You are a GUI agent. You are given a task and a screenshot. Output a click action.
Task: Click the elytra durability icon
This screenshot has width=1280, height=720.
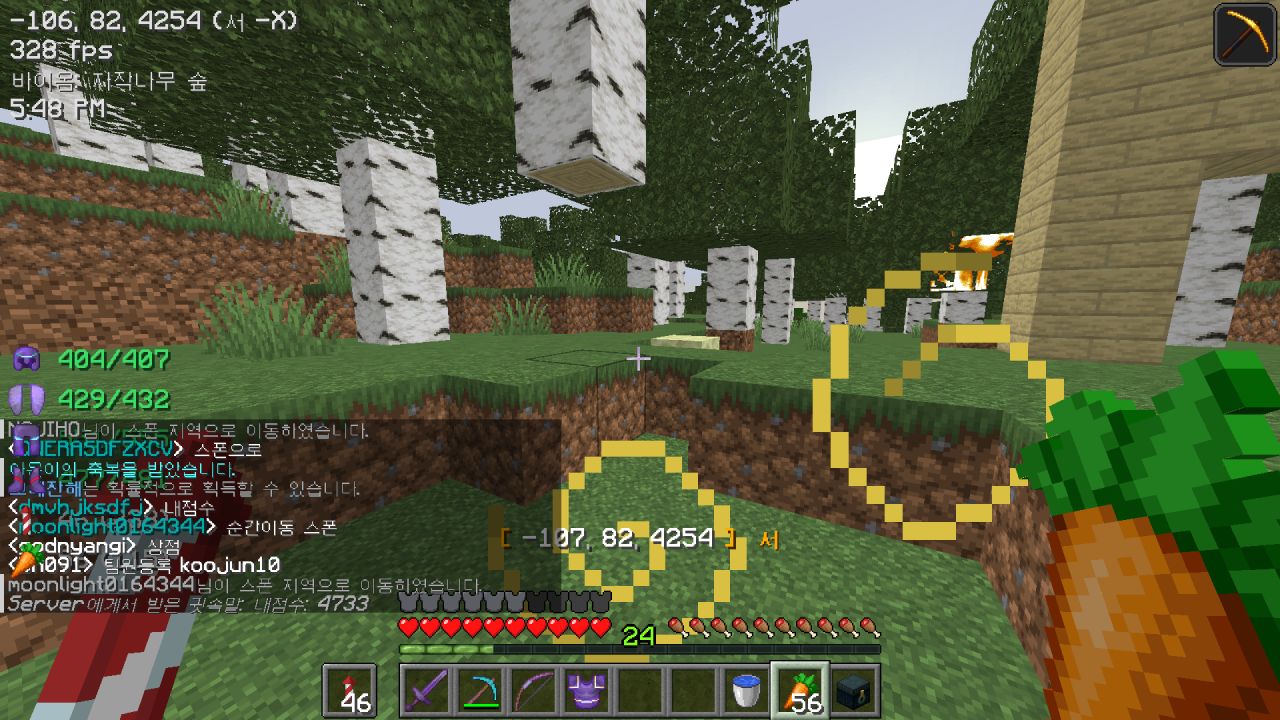pos(26,400)
